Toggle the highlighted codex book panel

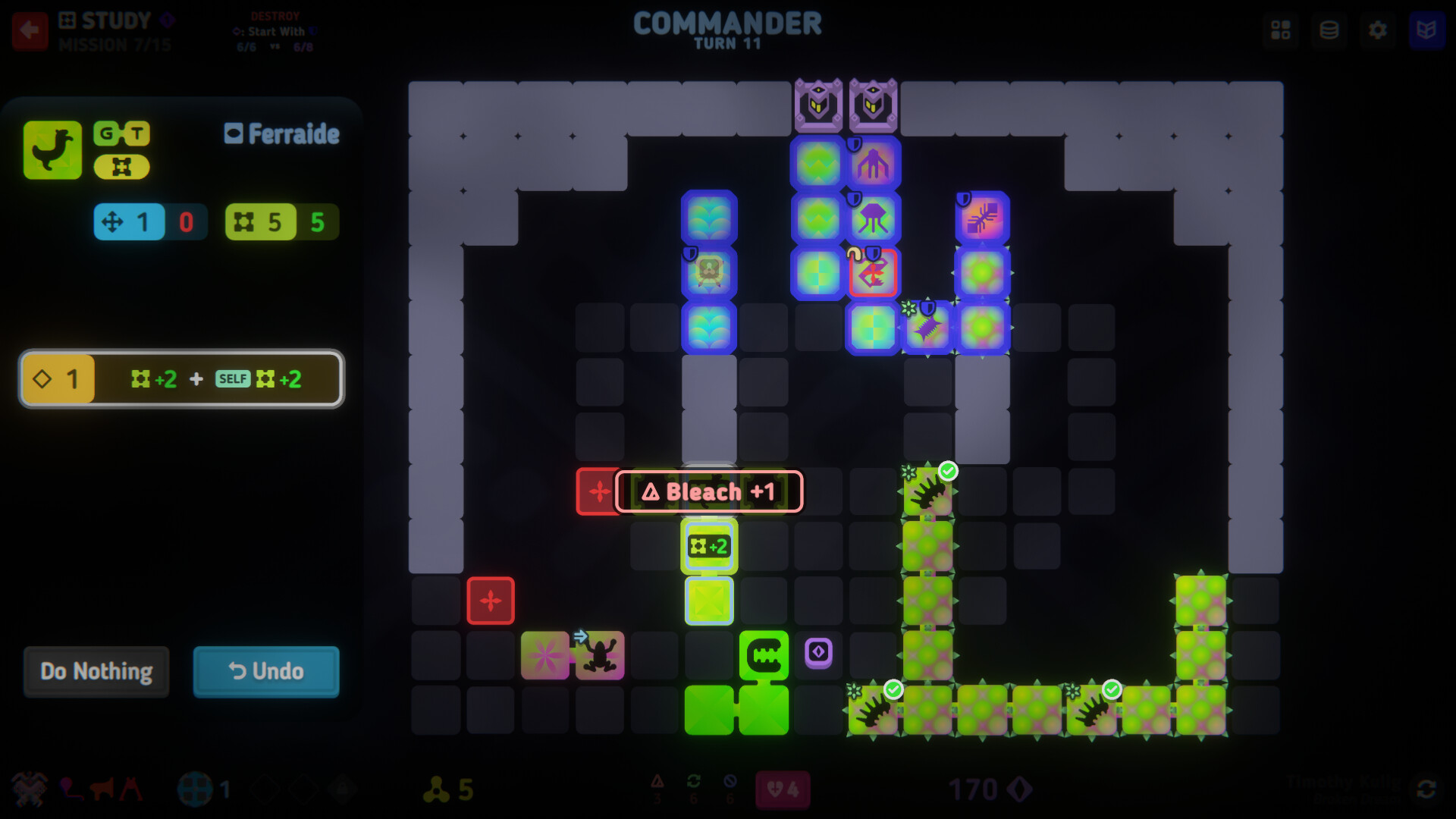coord(1427,30)
